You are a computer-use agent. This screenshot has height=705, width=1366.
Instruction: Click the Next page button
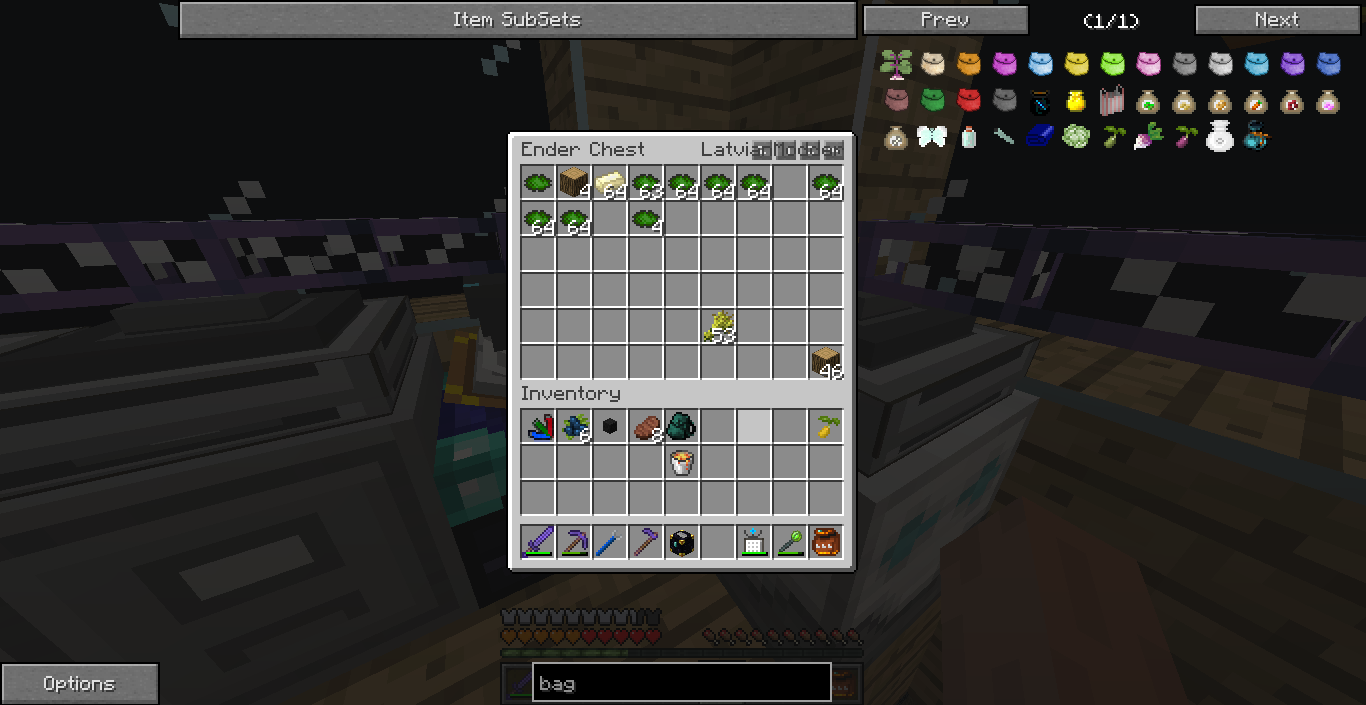1277,20
